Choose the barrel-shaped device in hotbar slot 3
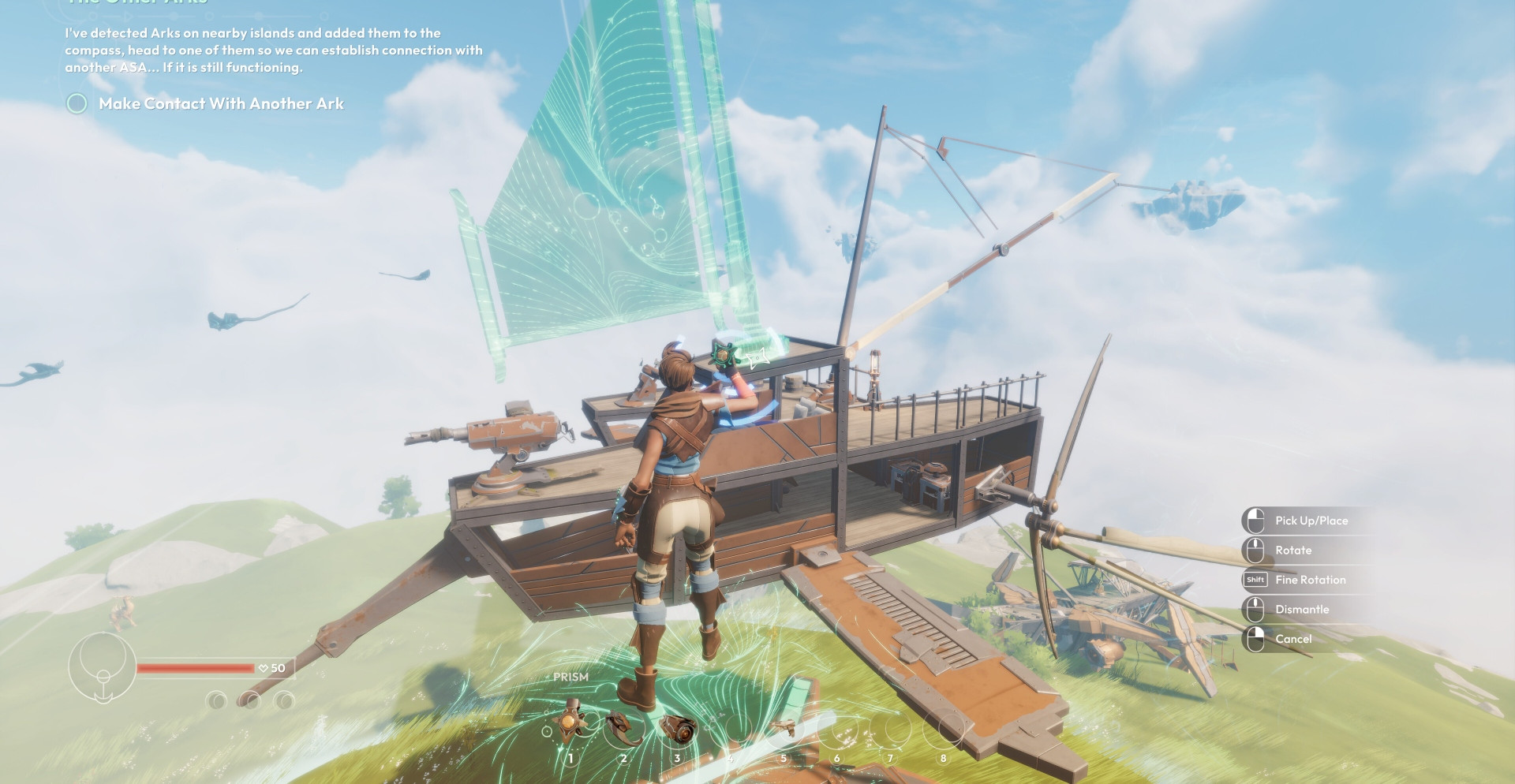Image resolution: width=1515 pixels, height=784 pixels. pyautogui.click(x=677, y=729)
